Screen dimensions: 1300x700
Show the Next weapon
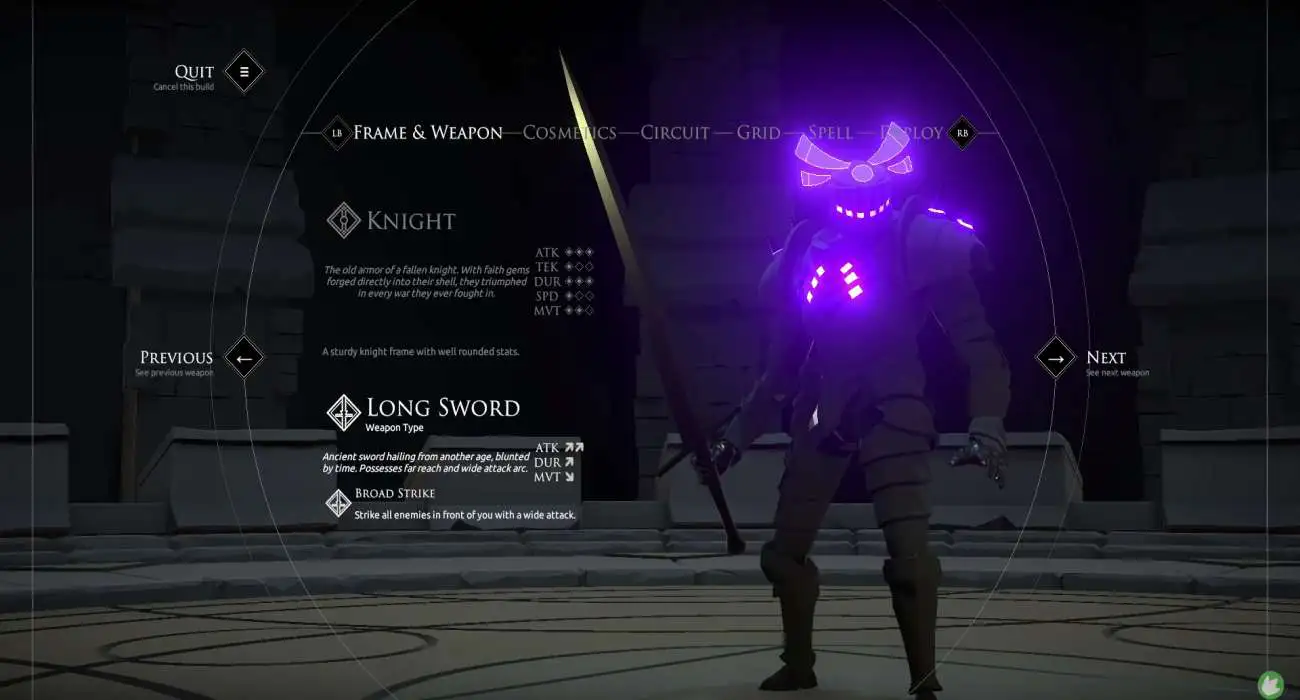tap(1055, 357)
